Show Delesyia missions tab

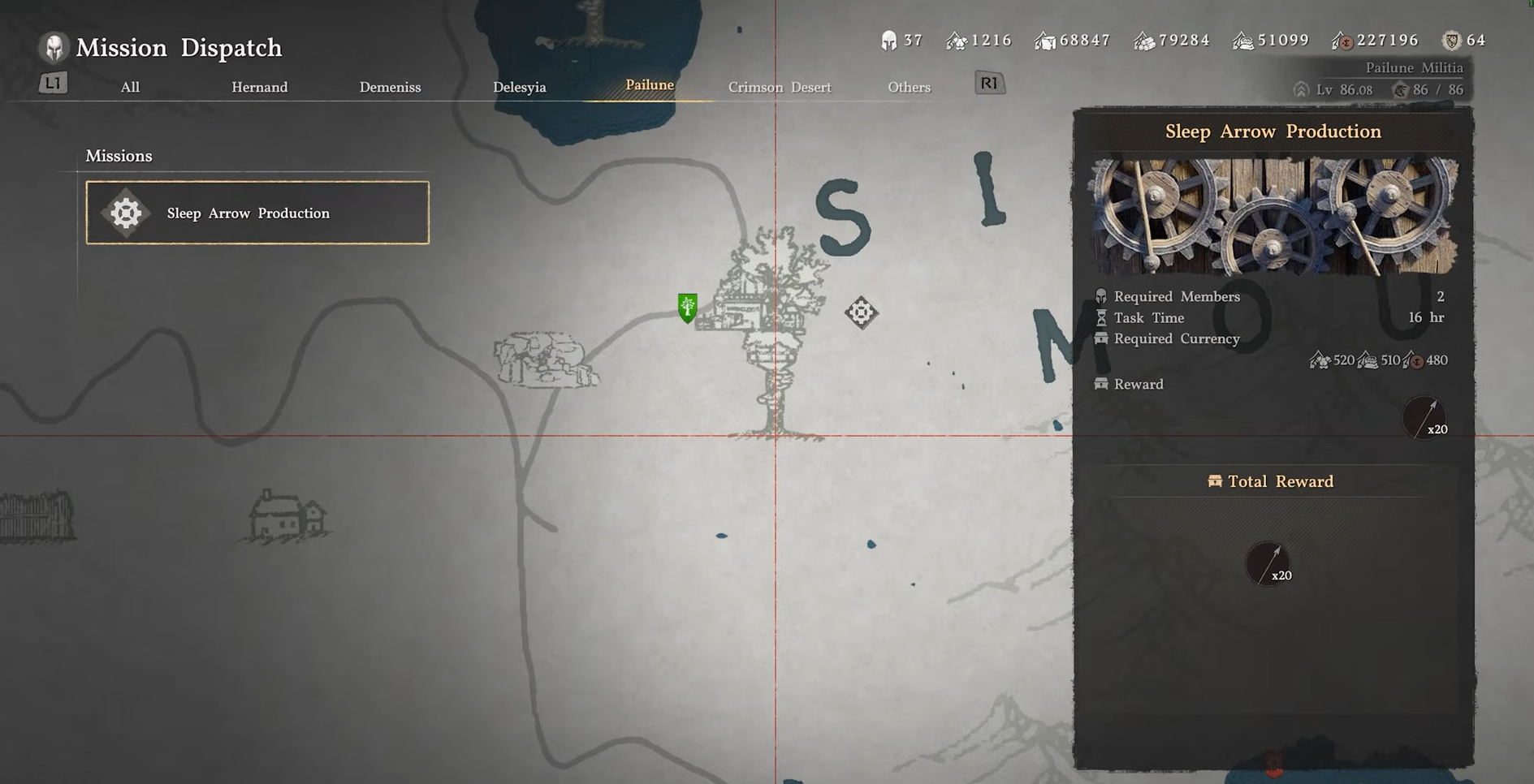click(519, 87)
